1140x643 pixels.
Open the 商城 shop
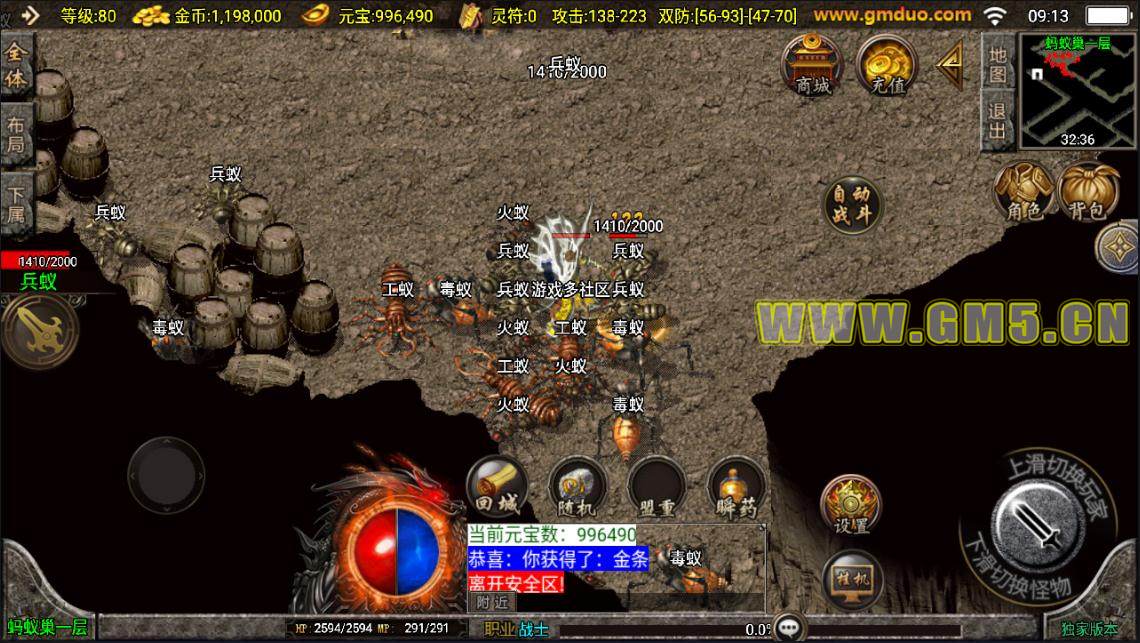point(813,66)
